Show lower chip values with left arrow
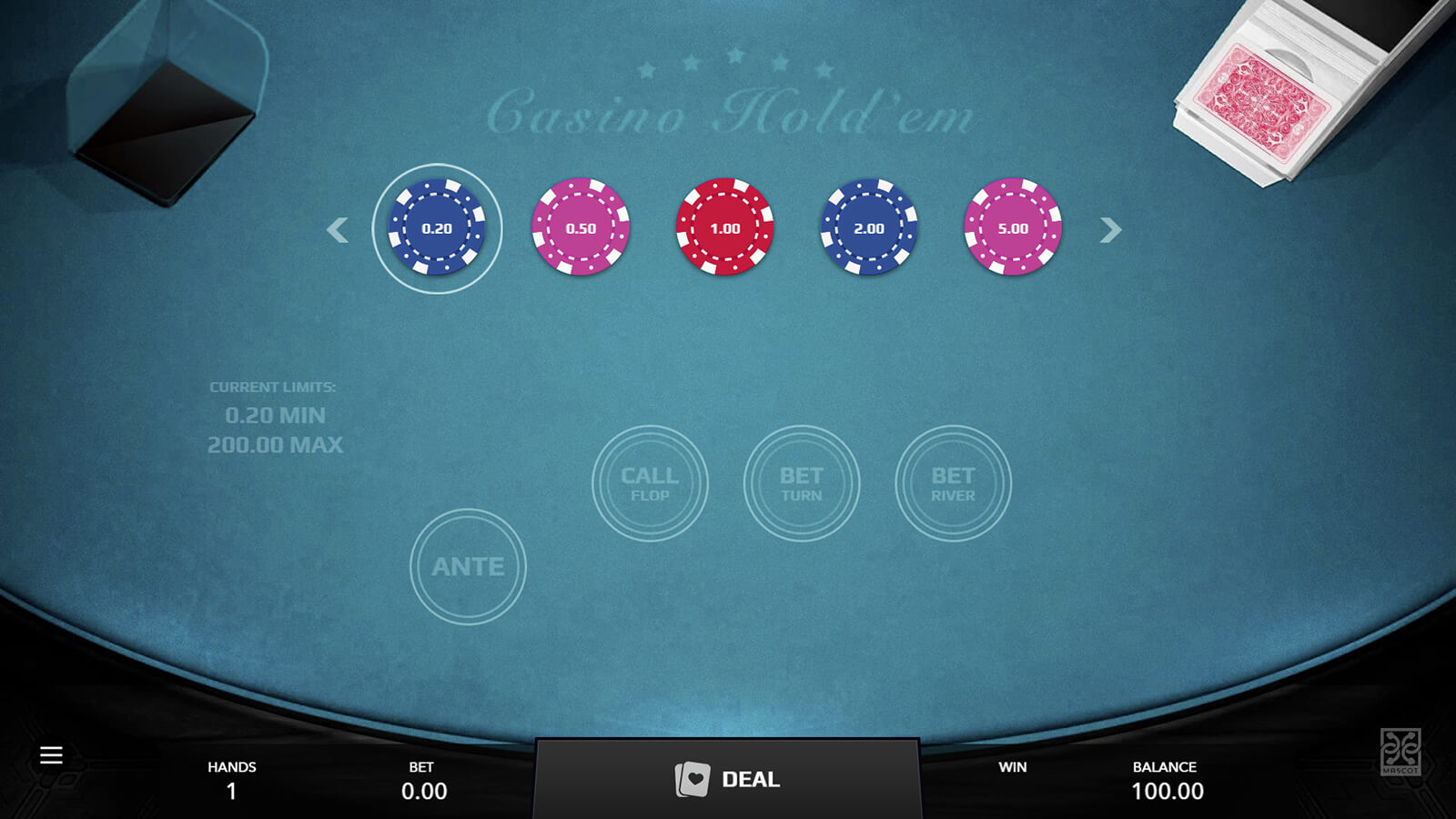This screenshot has height=819, width=1456. [x=338, y=230]
